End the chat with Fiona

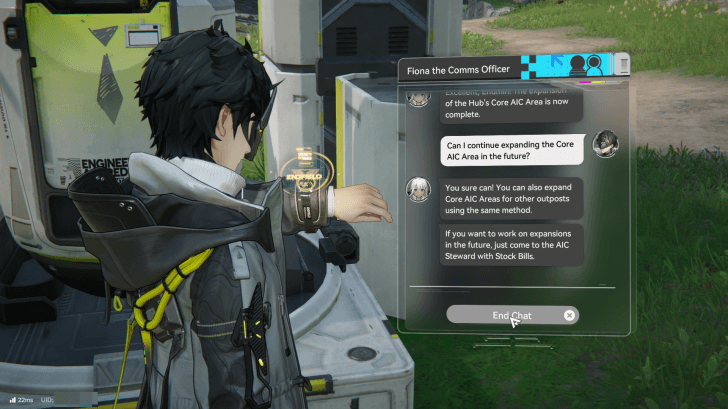point(511,315)
